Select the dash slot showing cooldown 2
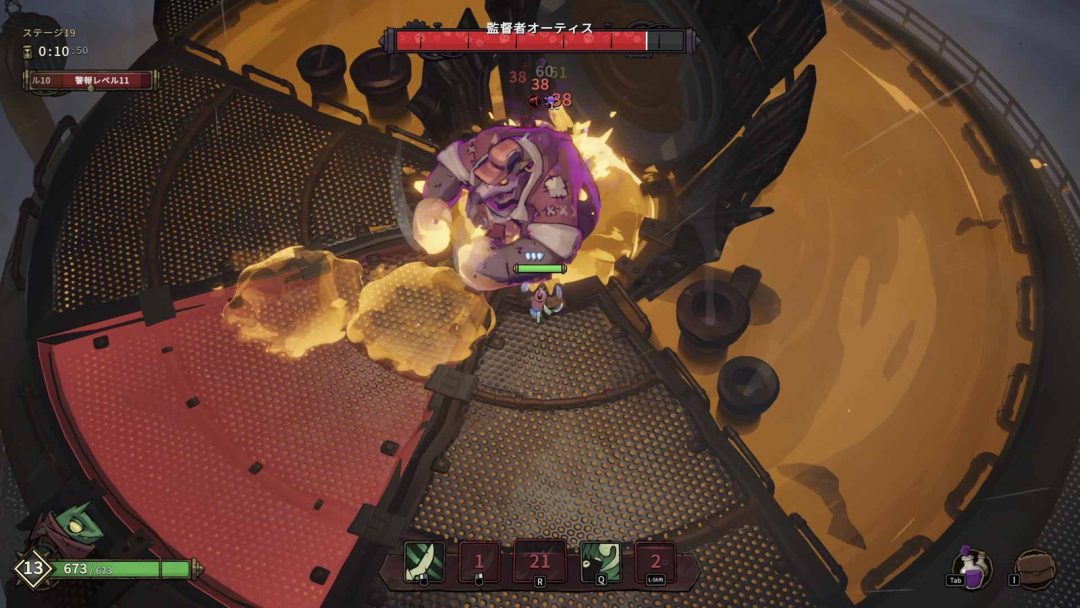The width and height of the screenshot is (1080, 608). click(656, 562)
